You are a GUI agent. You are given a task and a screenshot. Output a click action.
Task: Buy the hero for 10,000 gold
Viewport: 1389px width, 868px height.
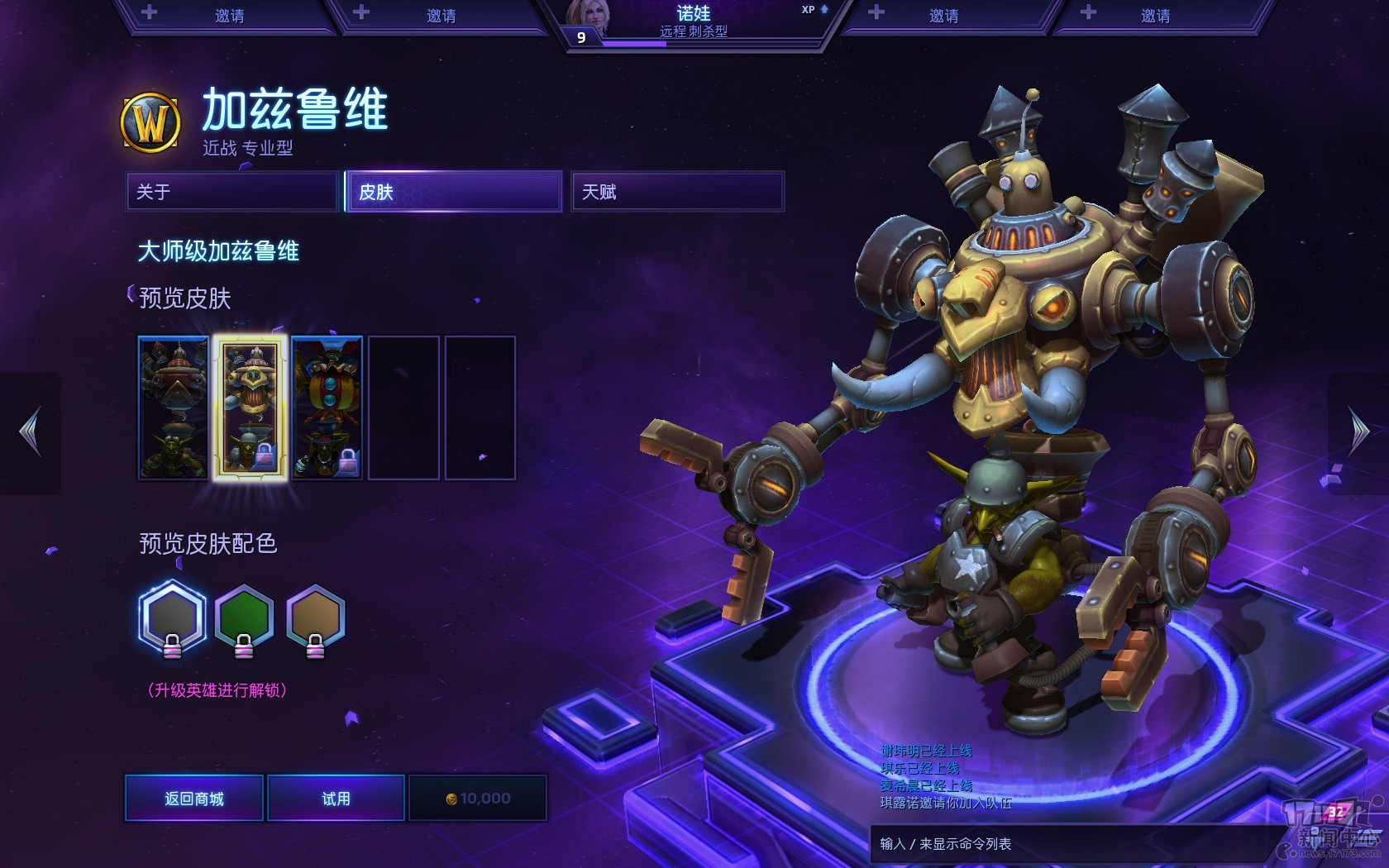[478, 798]
